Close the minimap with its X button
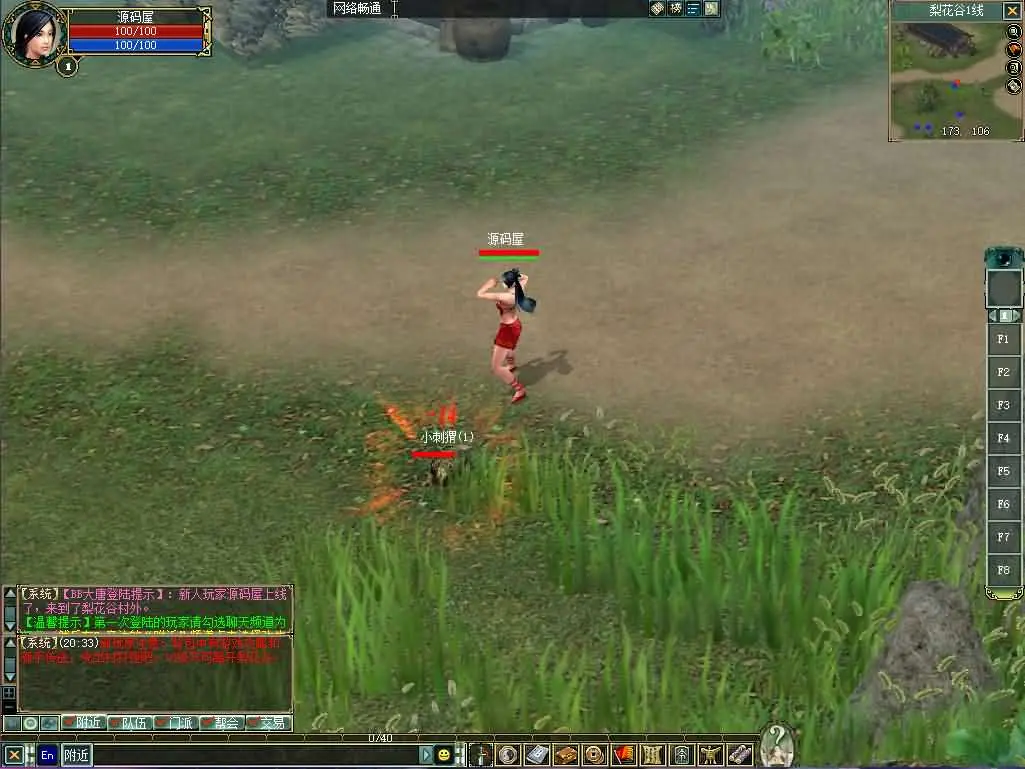The height and width of the screenshot is (769, 1025). (1013, 11)
